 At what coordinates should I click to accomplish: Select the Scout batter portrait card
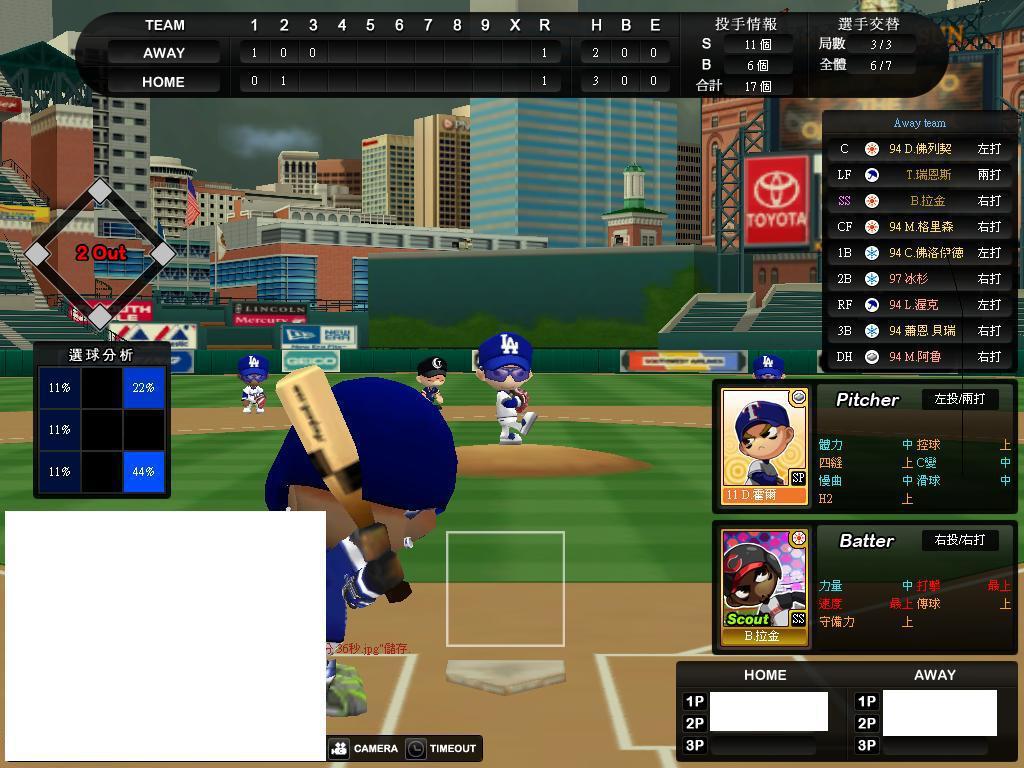764,587
